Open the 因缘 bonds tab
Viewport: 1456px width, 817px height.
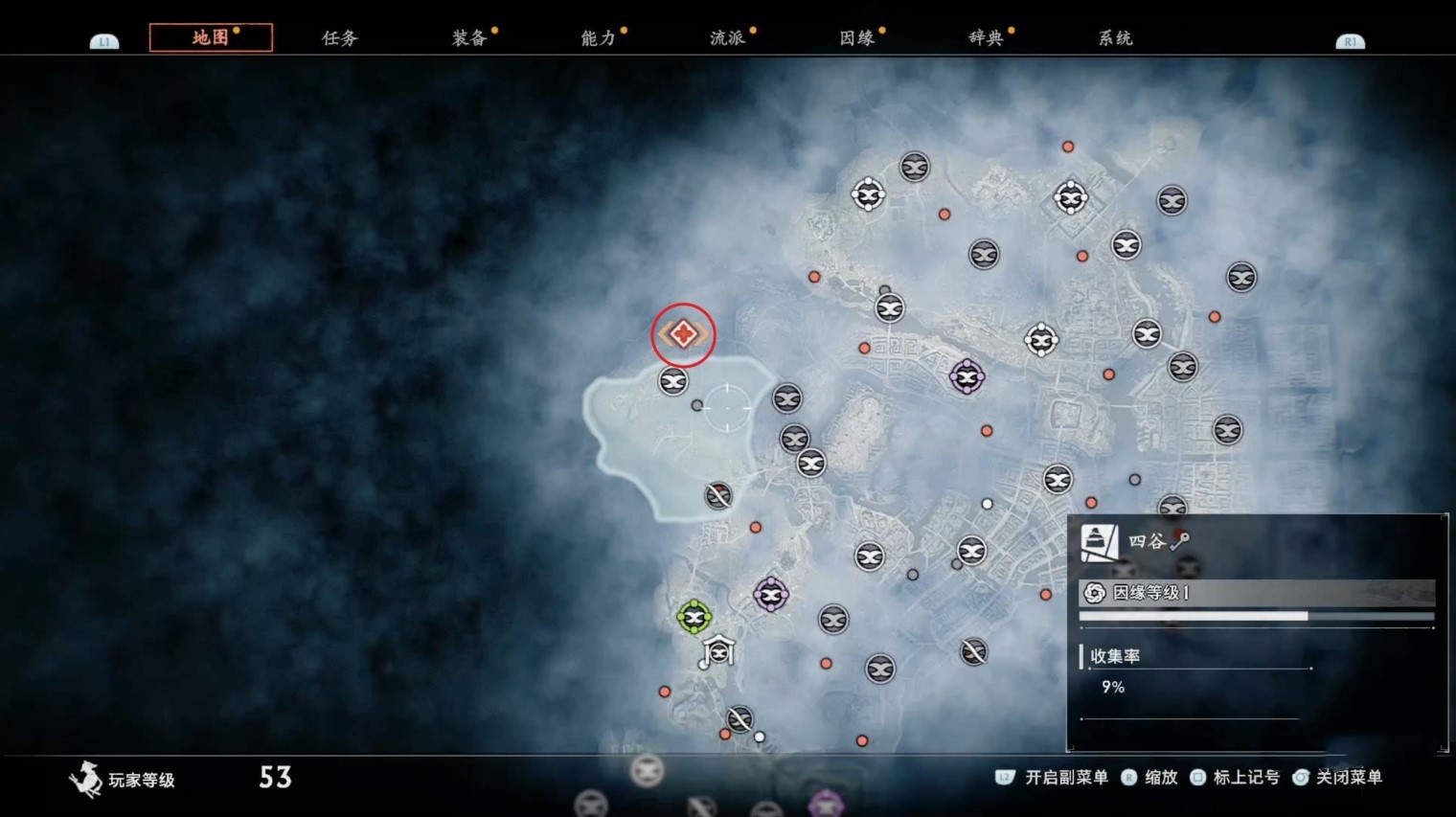click(x=857, y=37)
